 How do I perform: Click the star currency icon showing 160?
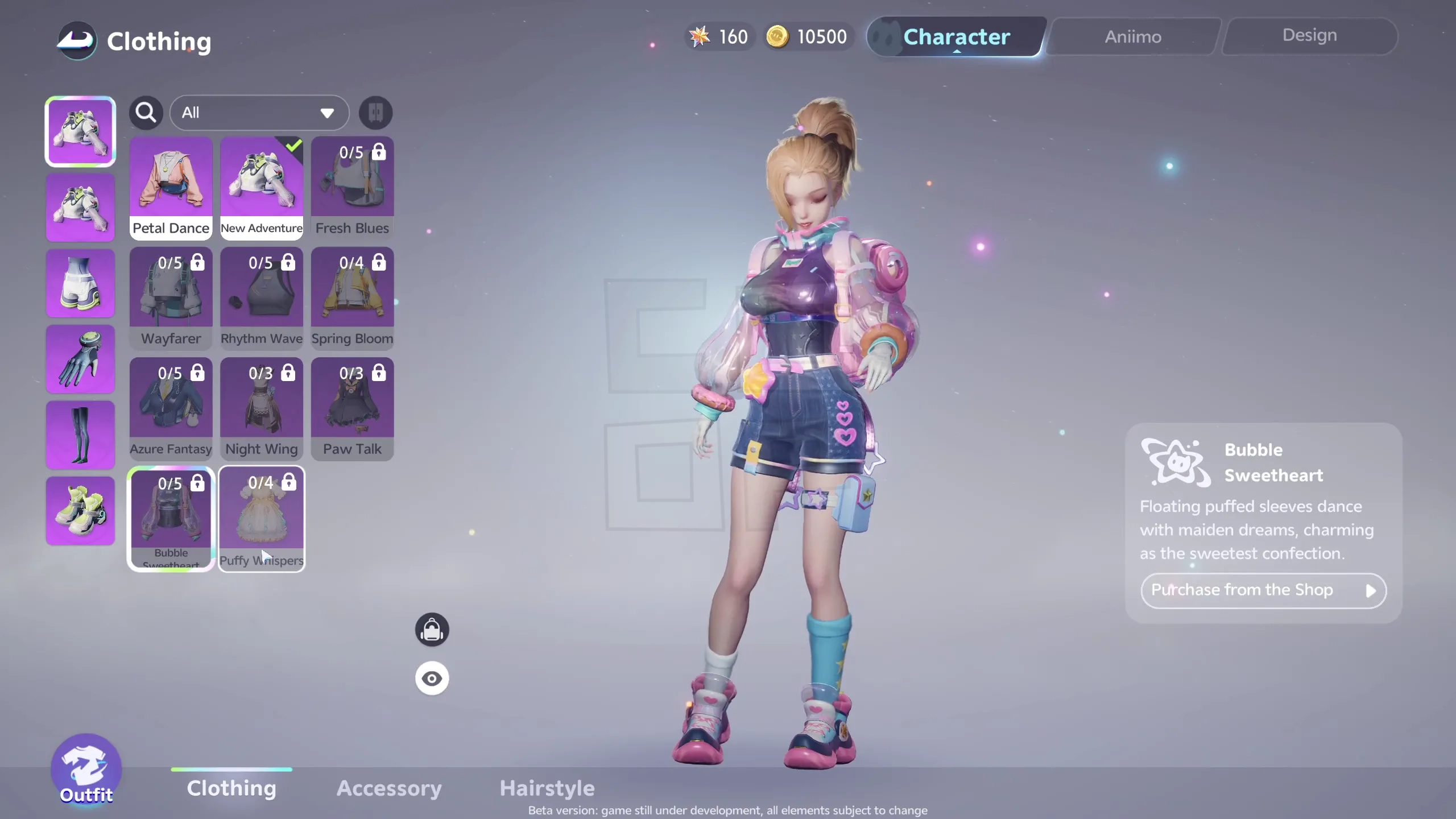pyautogui.click(x=700, y=36)
